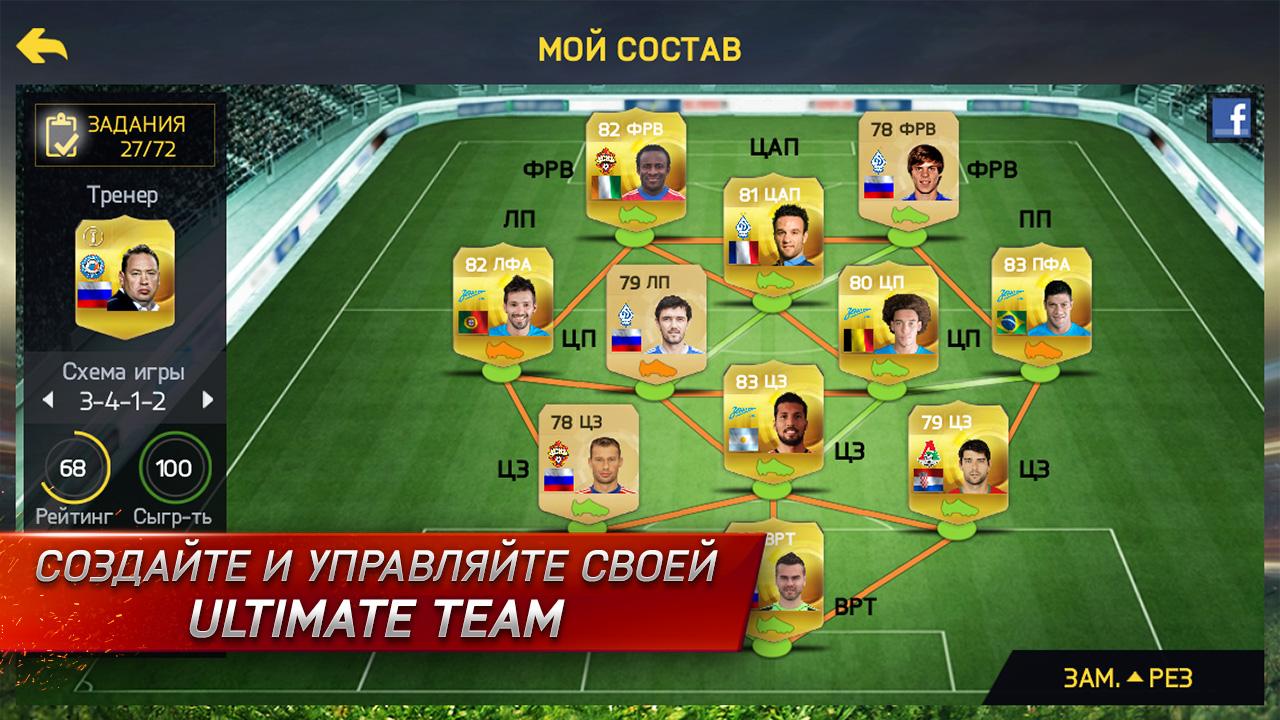Viewport: 1280px width, 720px height.
Task: Switch to next formation with right arrow
Action: (x=208, y=400)
